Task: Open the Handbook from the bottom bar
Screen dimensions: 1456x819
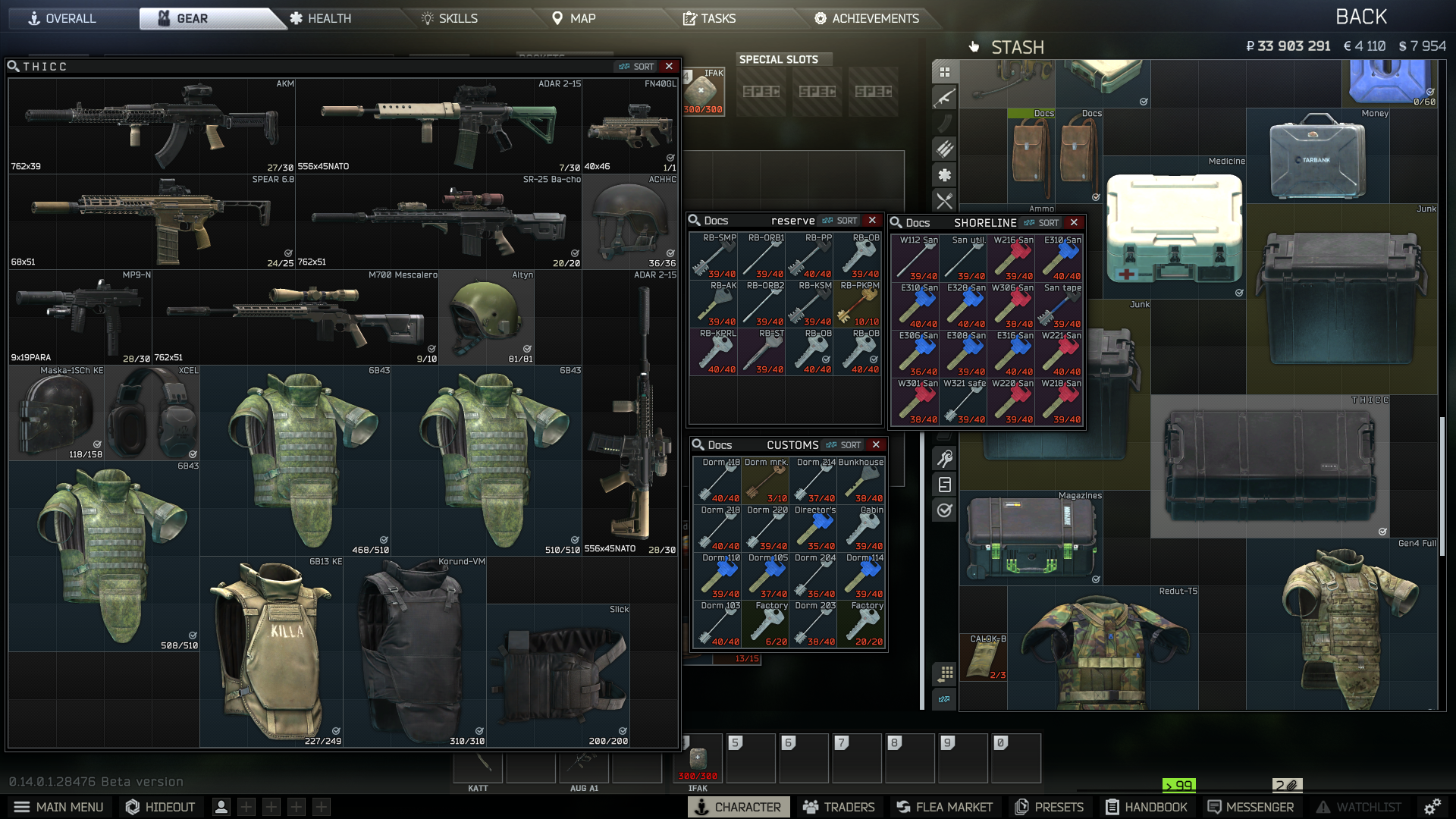Action: tap(1147, 807)
